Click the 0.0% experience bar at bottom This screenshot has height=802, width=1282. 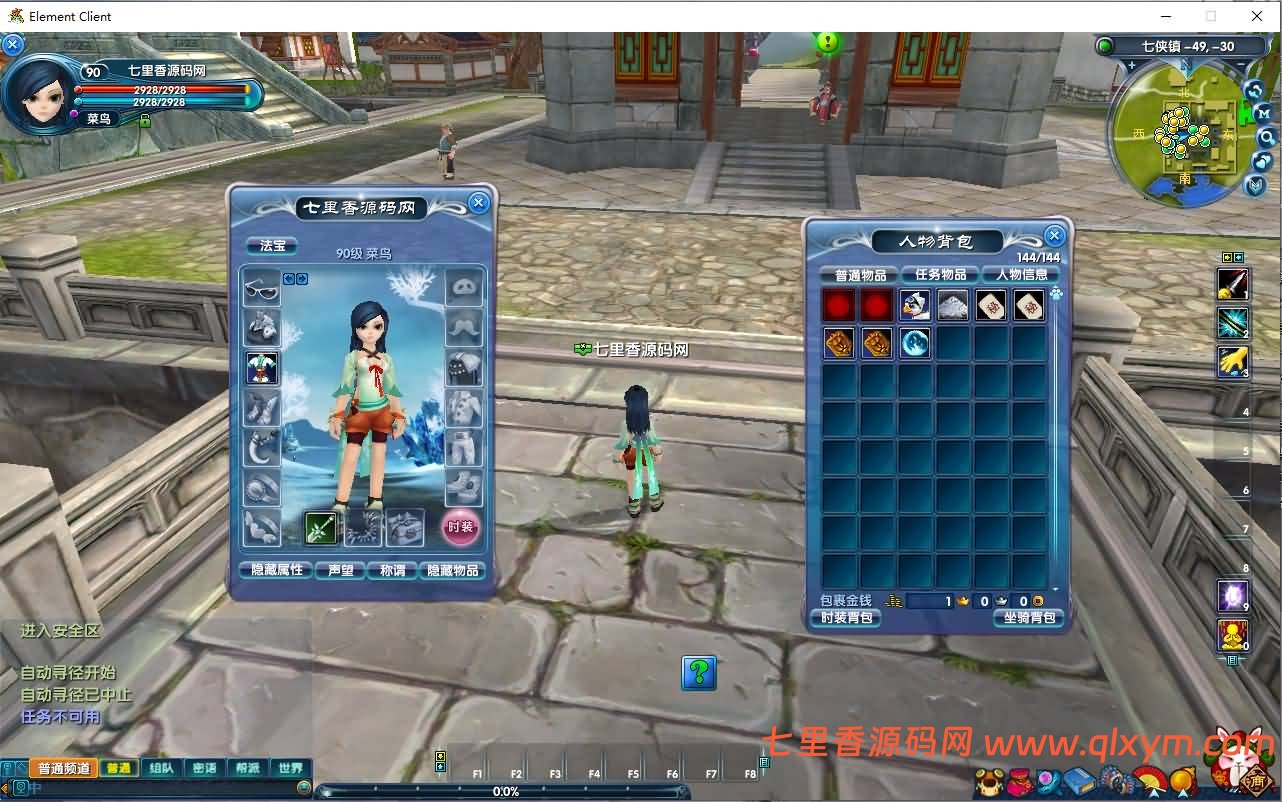pos(506,791)
